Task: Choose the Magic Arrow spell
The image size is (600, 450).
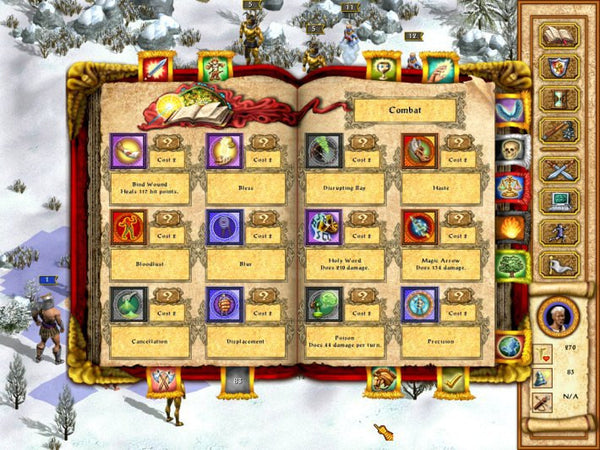Action: [x=419, y=227]
